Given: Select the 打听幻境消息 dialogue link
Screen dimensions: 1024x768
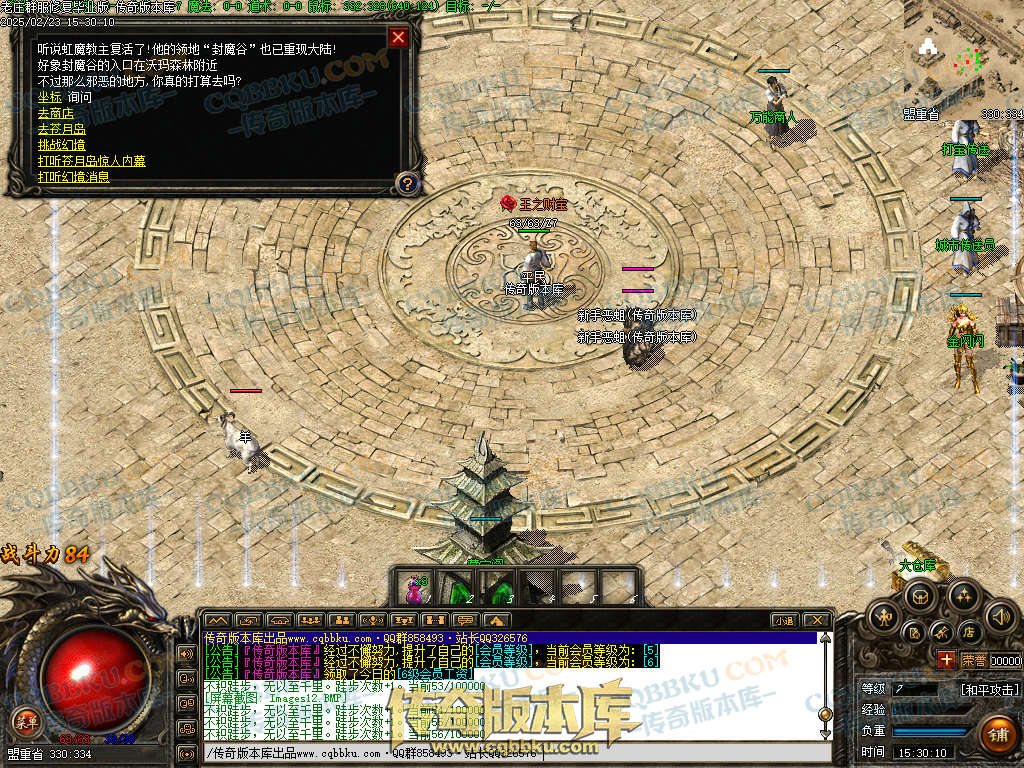Looking at the screenshot, I should click(x=73, y=177).
